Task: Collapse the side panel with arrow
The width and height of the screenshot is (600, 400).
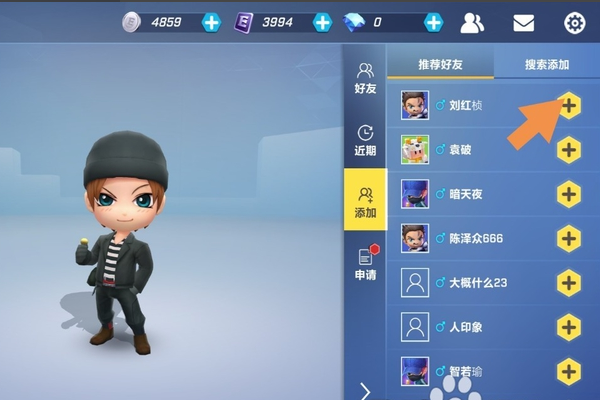Action: pyautogui.click(x=365, y=390)
